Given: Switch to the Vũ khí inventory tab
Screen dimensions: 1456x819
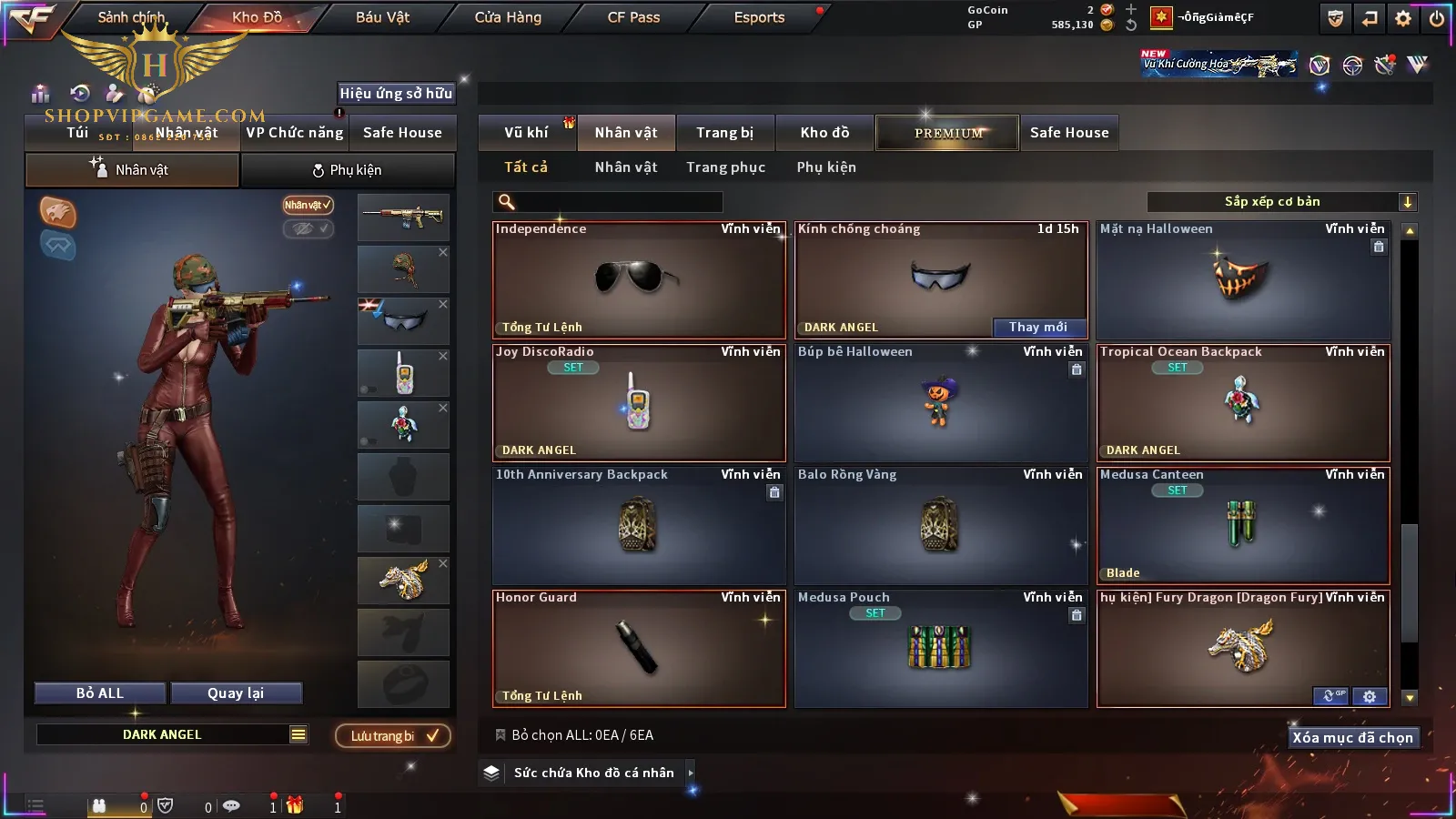Looking at the screenshot, I should pos(526,133).
